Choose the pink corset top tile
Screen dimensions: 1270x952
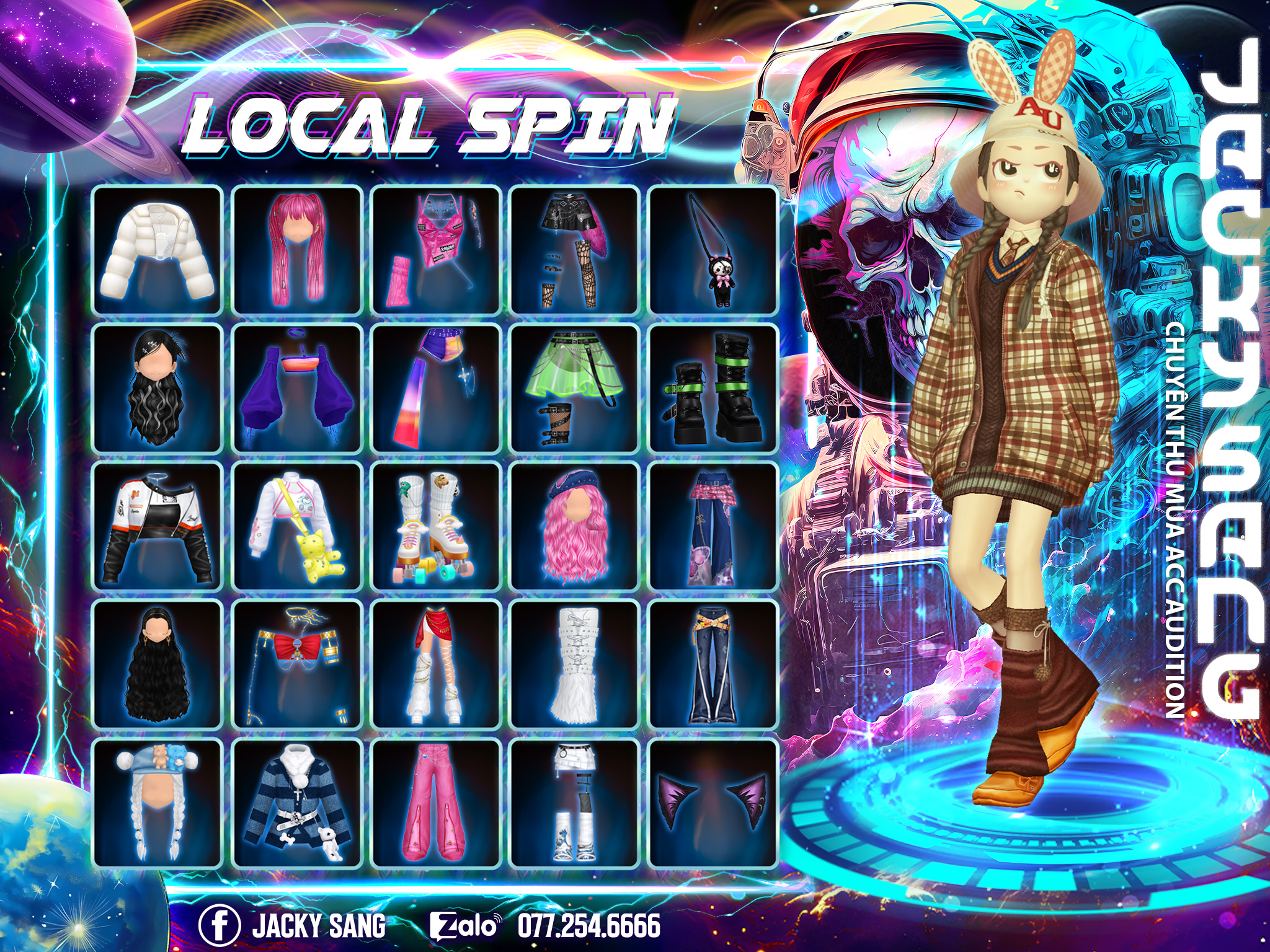pos(435,250)
